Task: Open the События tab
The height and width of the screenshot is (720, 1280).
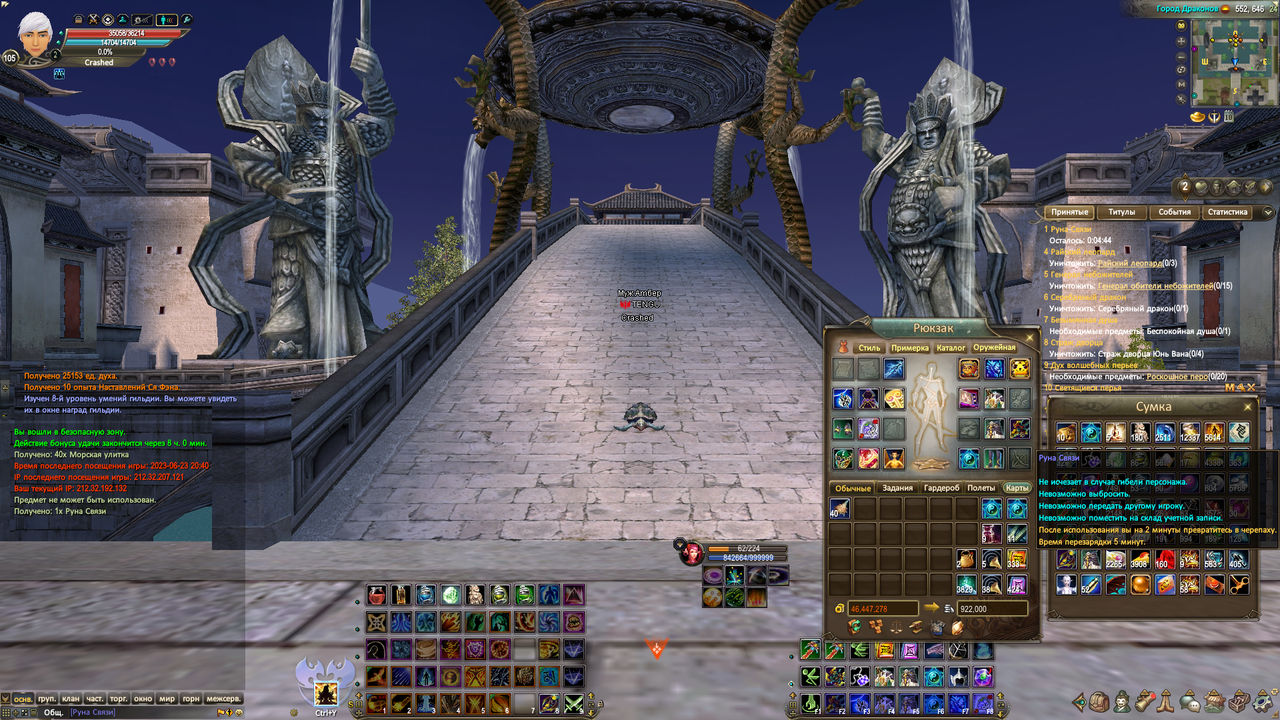Action: click(1174, 212)
